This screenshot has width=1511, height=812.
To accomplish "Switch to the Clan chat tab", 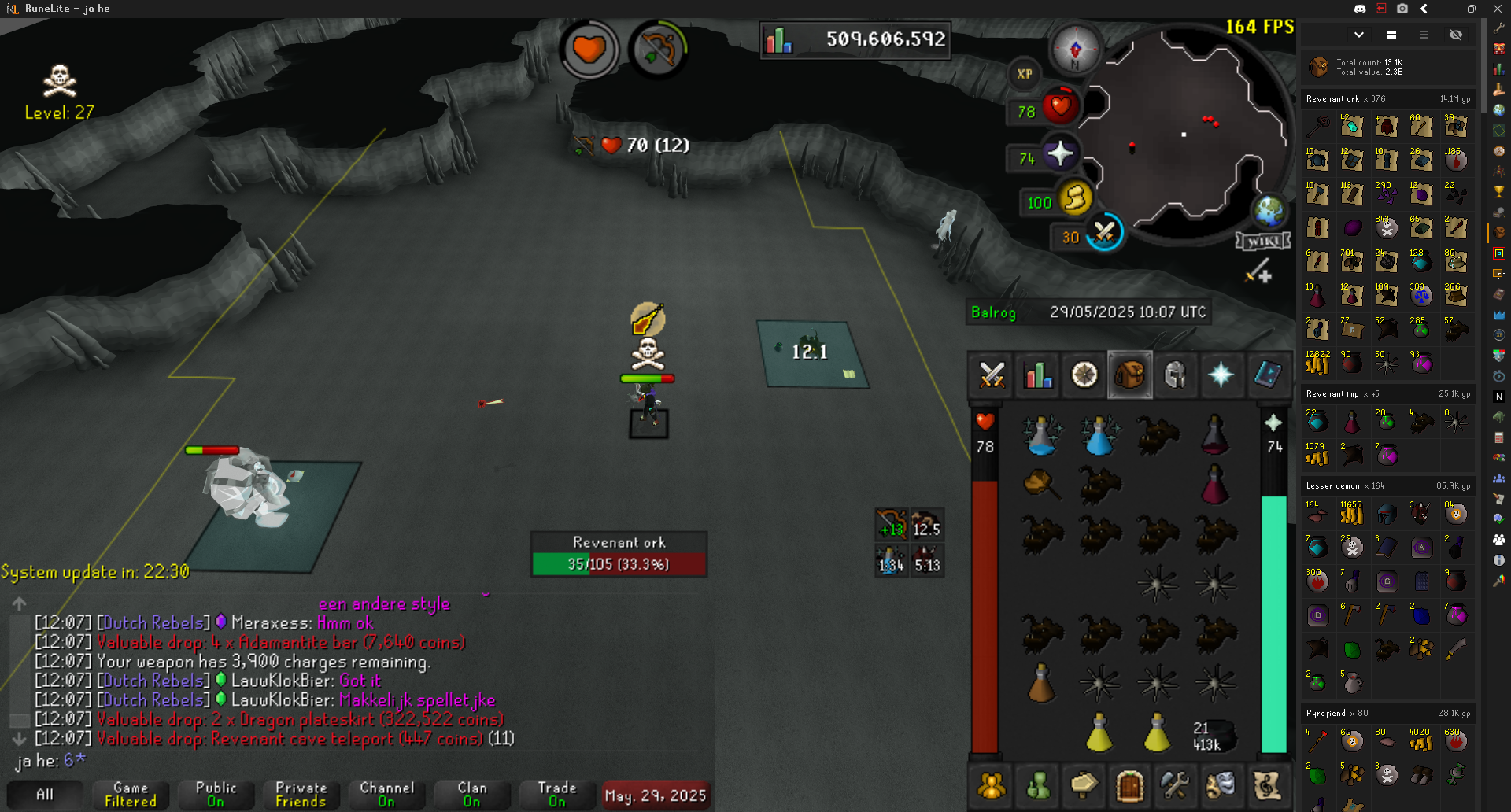I will pyautogui.click(x=471, y=794).
